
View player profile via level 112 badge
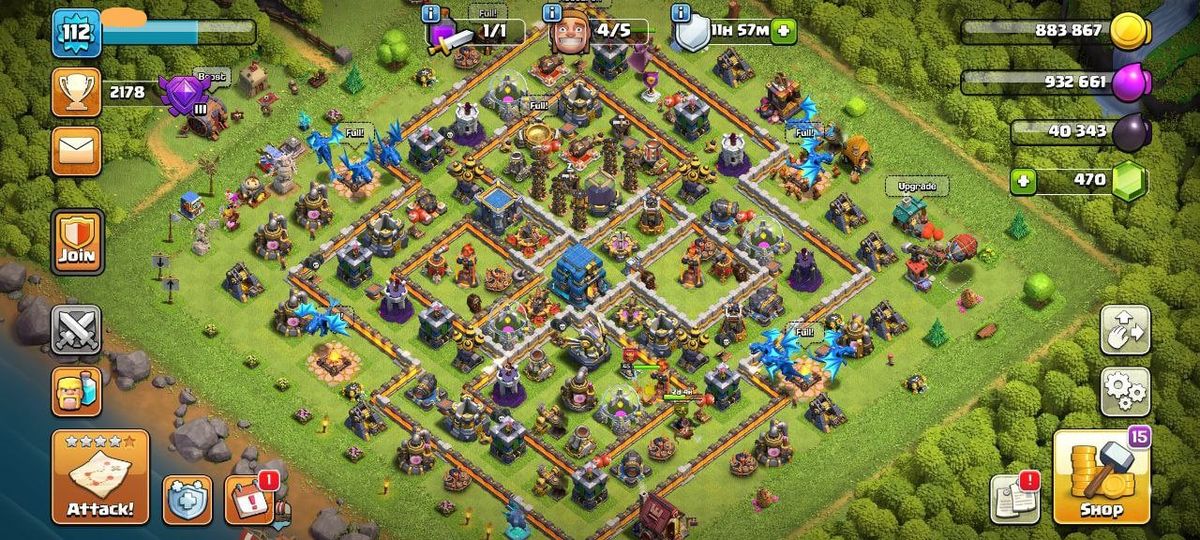[76, 33]
